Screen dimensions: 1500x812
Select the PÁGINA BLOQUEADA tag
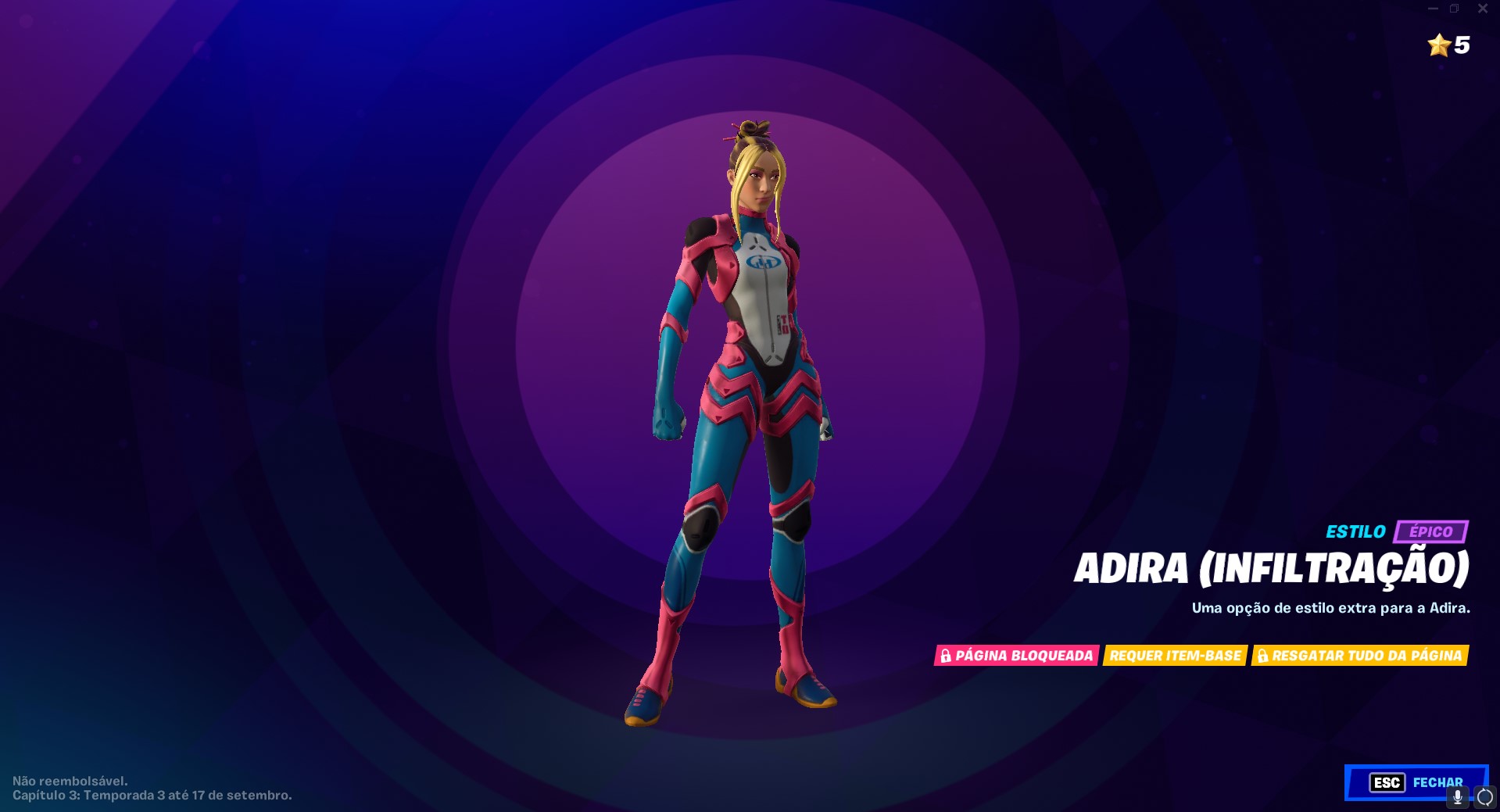pyautogui.click(x=1016, y=656)
